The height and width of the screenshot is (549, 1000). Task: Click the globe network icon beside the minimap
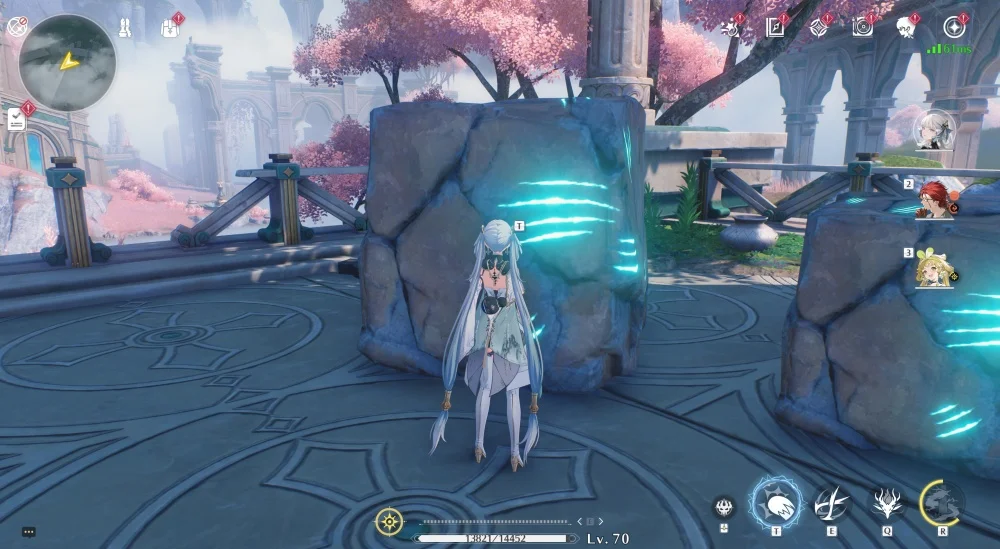click(16, 27)
